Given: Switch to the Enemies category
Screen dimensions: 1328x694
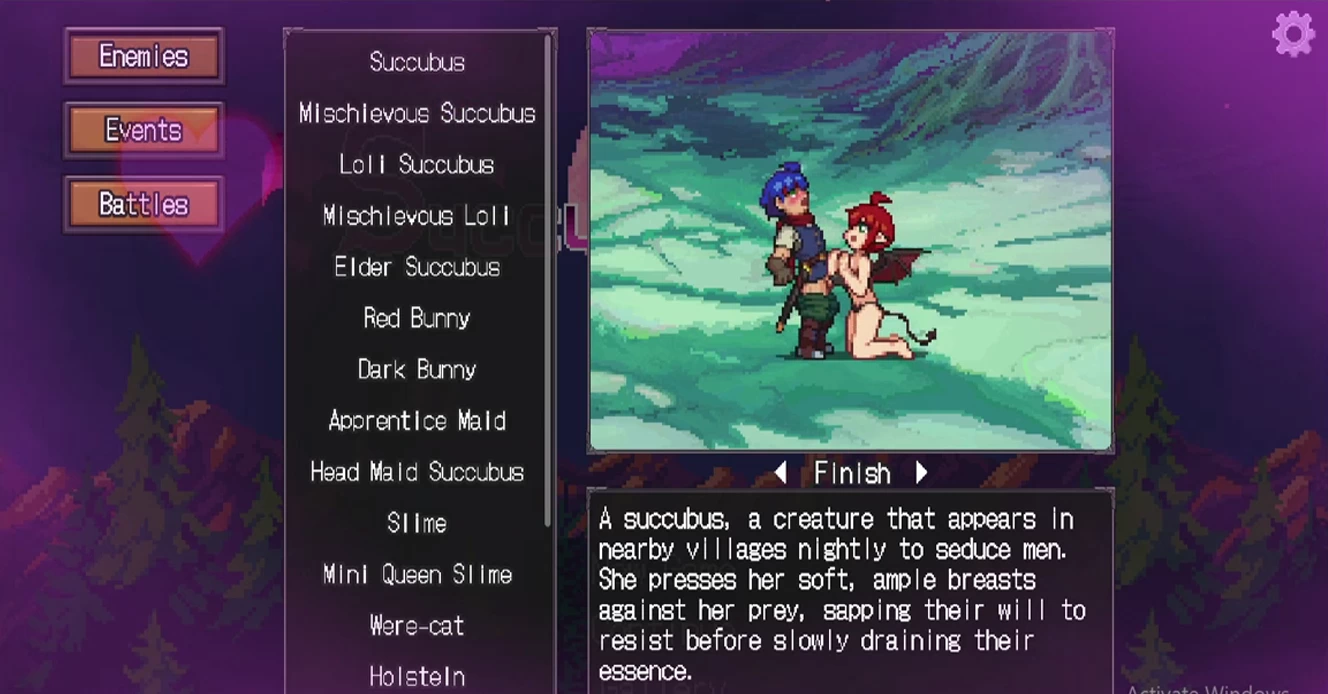Looking at the screenshot, I should pos(143,56).
